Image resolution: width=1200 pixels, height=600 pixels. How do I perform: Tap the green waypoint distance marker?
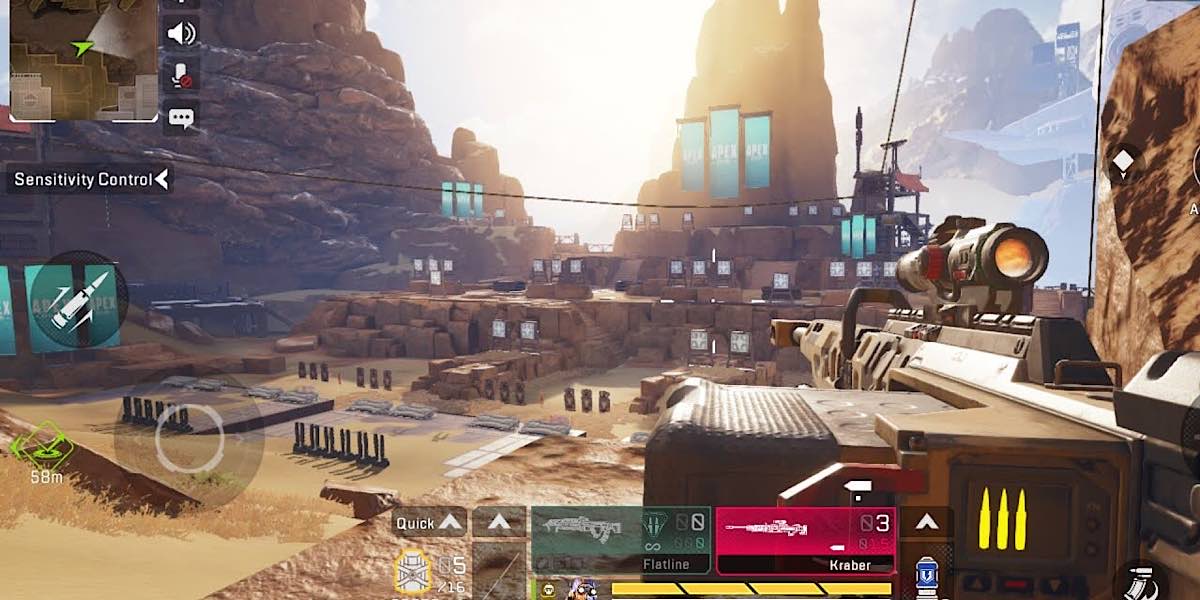pos(46,450)
